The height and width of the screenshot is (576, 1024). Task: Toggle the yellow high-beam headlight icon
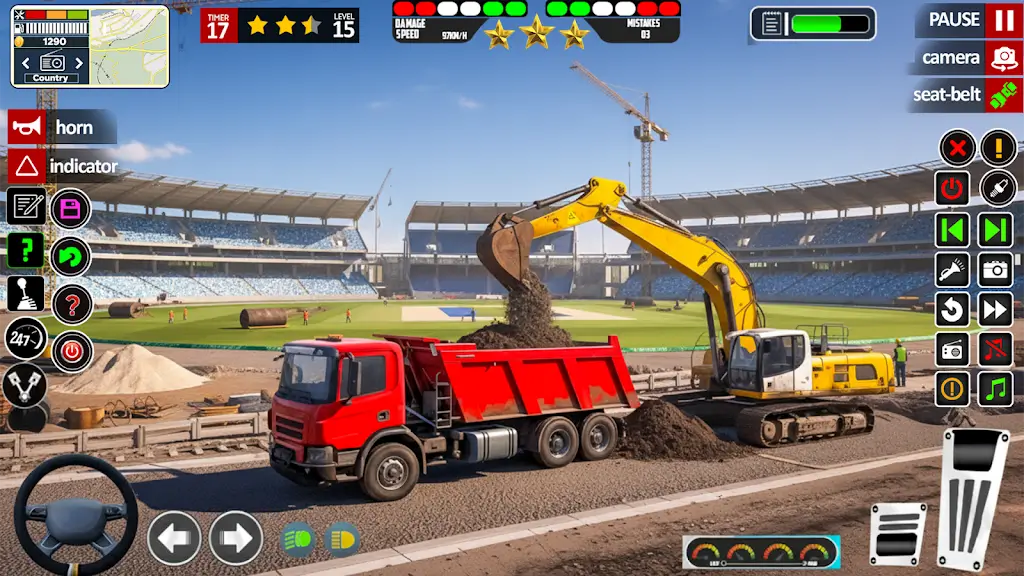(341, 539)
